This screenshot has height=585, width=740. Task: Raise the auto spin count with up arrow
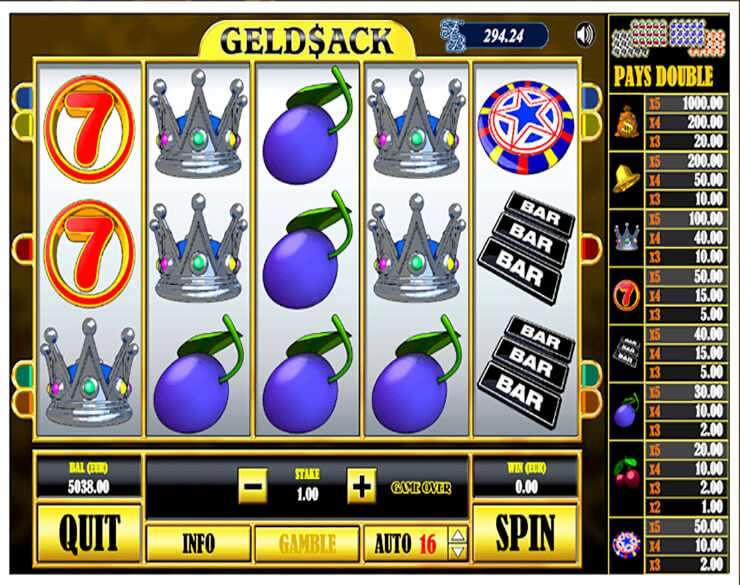point(458,535)
